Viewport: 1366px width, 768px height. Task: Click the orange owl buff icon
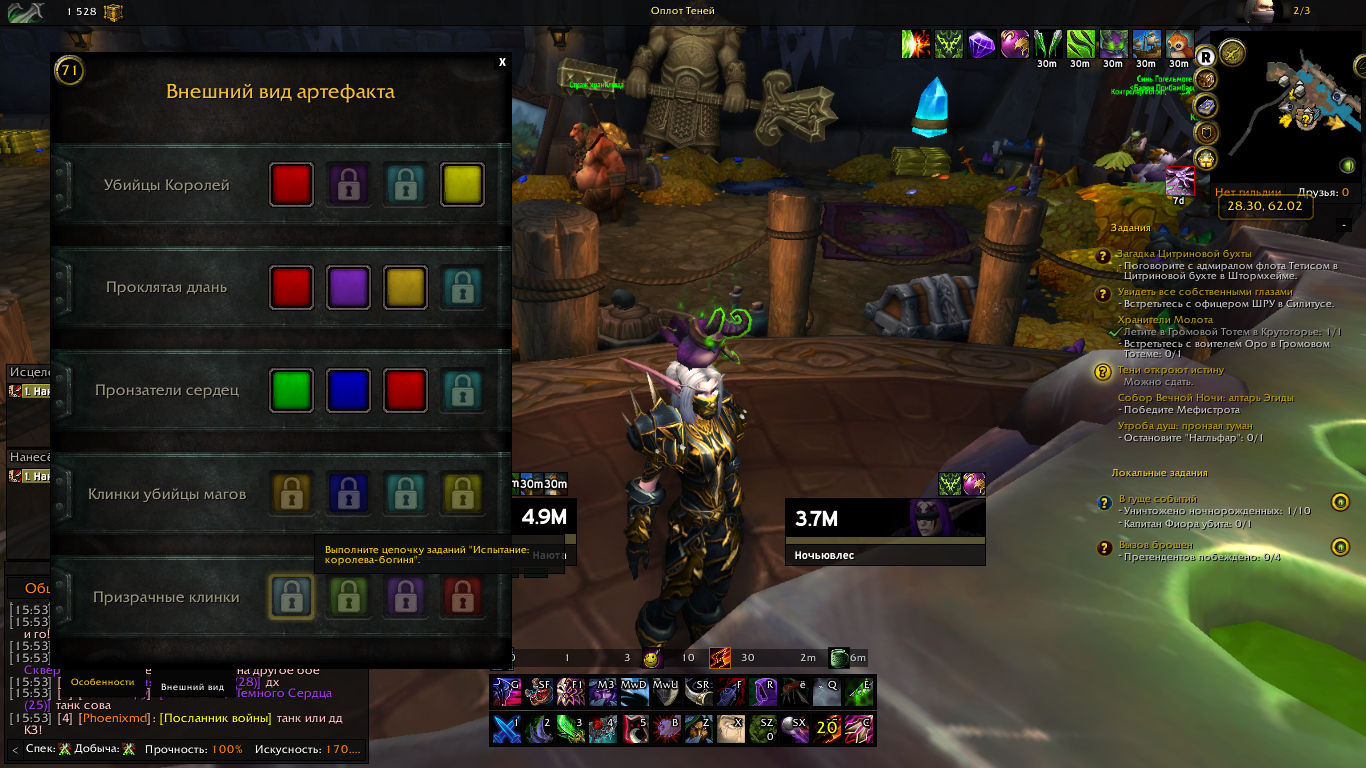1179,44
